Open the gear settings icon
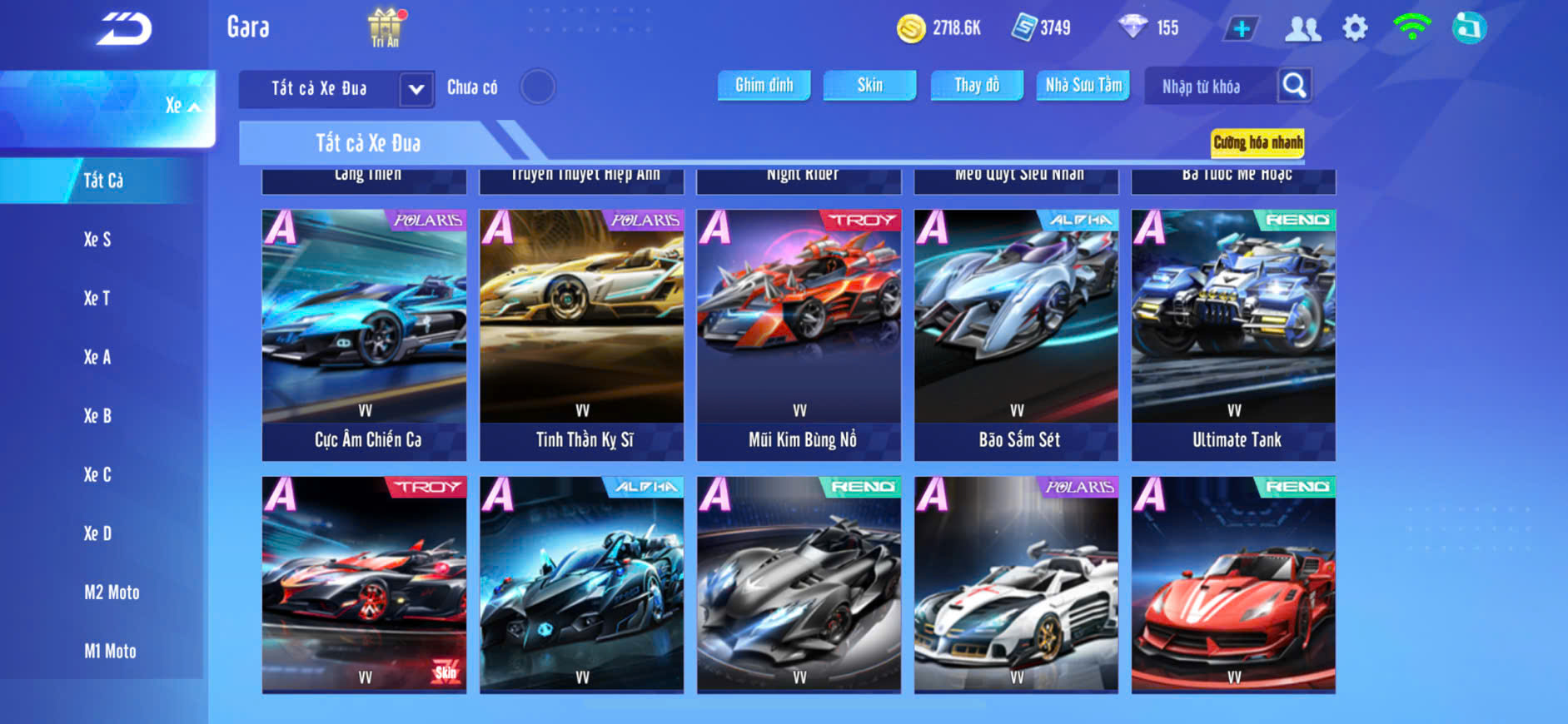Screen dimensions: 1568x724 click(1355, 28)
